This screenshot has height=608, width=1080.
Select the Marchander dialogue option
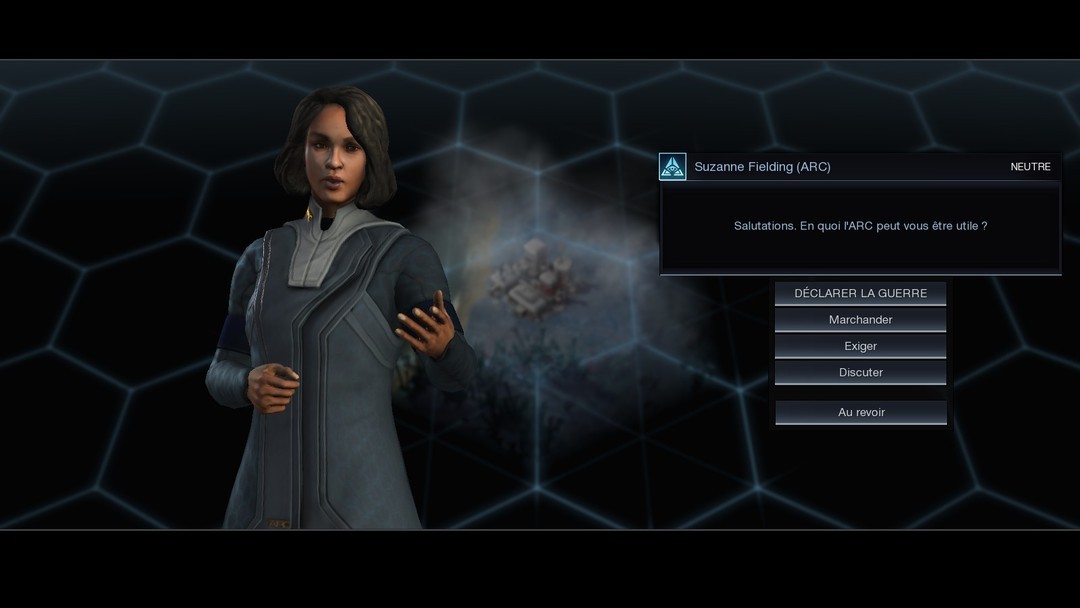(860, 320)
